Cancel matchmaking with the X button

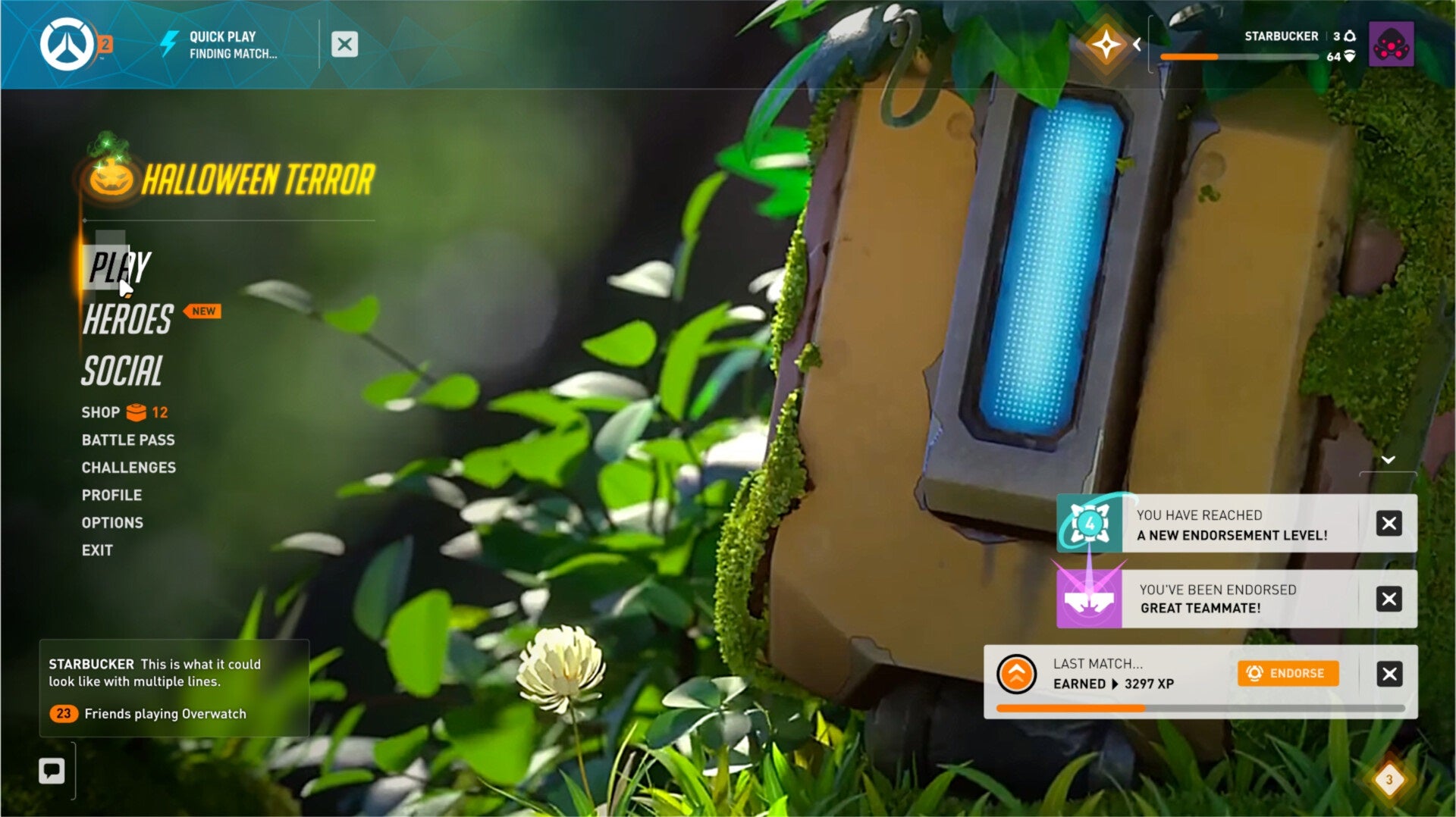pyautogui.click(x=345, y=44)
